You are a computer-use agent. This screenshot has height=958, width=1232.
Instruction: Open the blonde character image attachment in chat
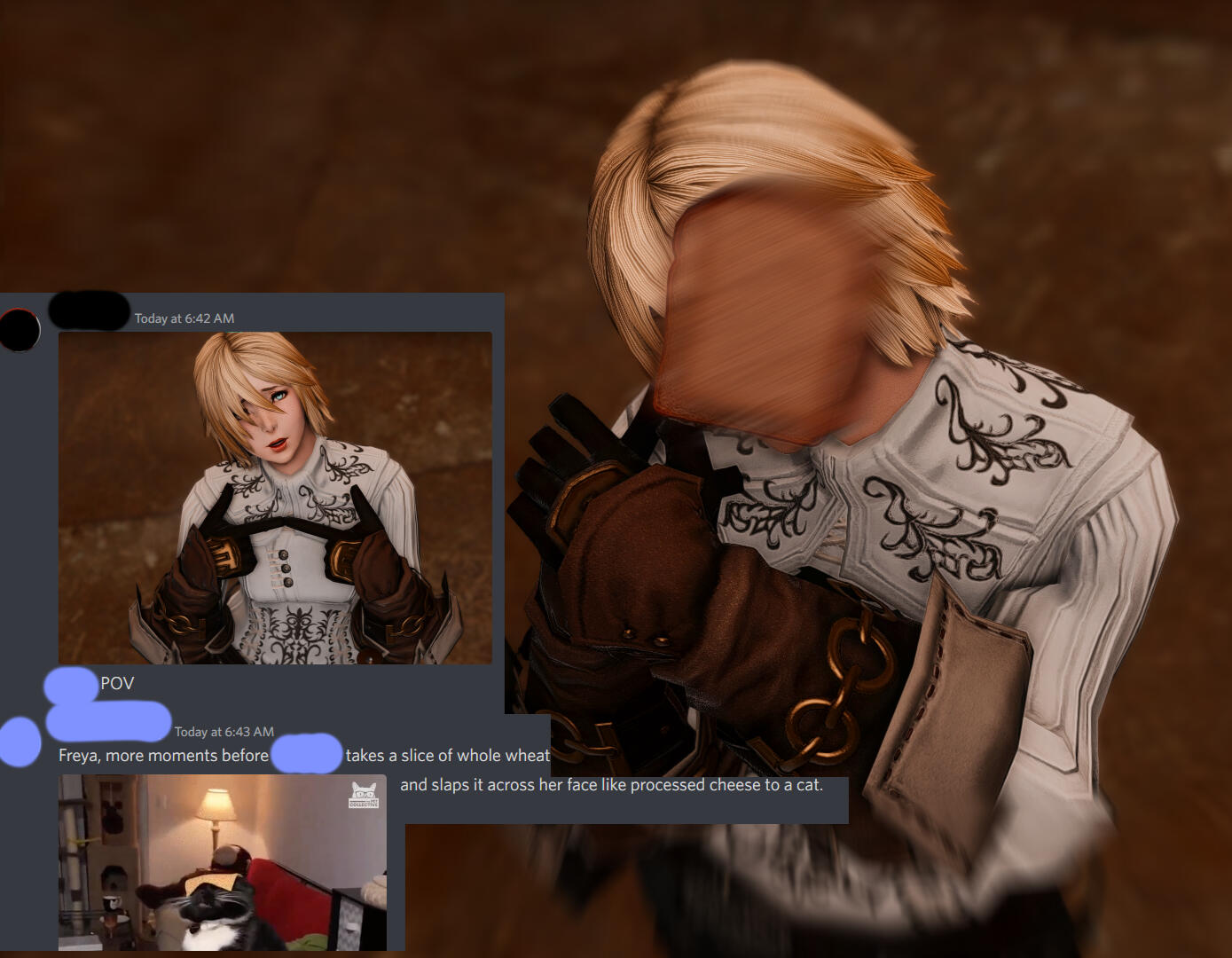275,497
